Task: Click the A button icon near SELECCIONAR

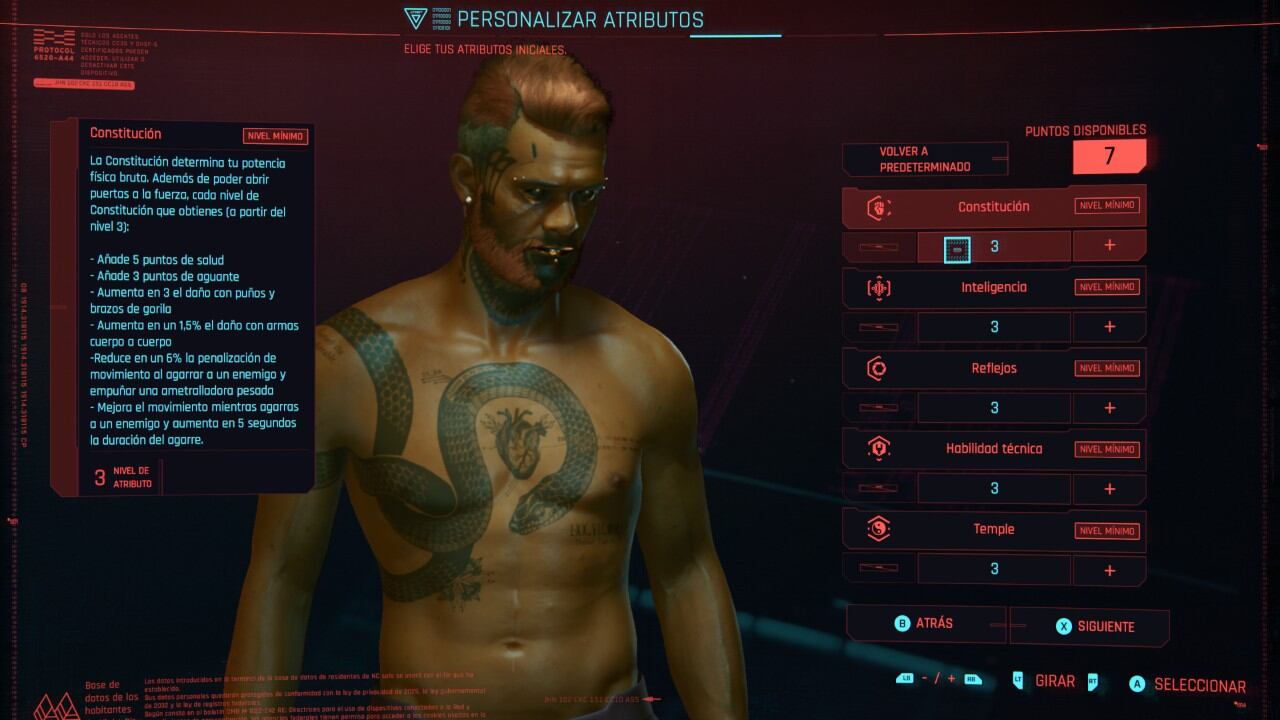Action: pyautogui.click(x=1136, y=685)
